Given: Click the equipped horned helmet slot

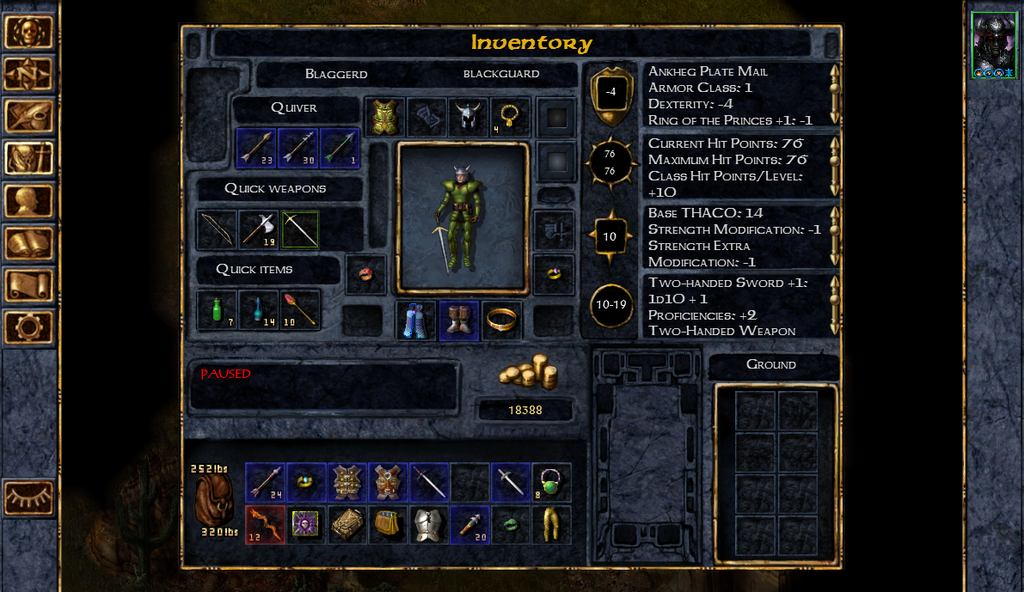Looking at the screenshot, I should [x=463, y=117].
